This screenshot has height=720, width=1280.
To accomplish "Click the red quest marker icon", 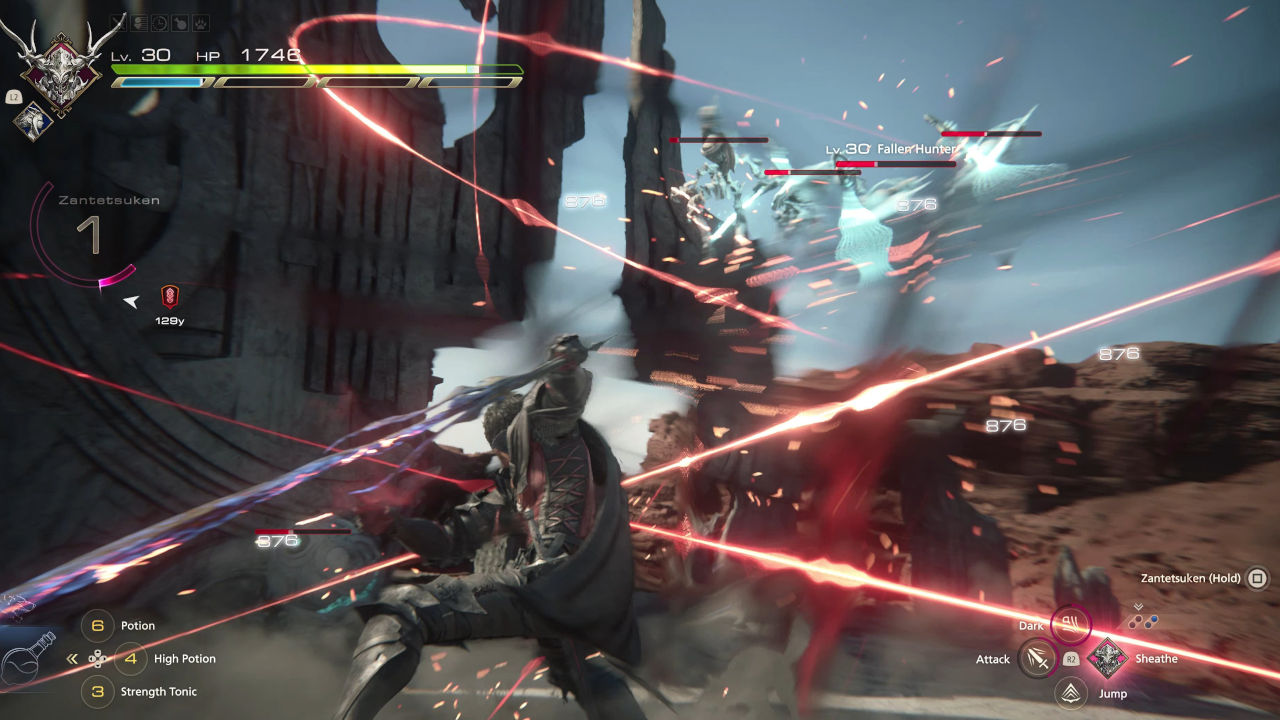I will [x=169, y=296].
